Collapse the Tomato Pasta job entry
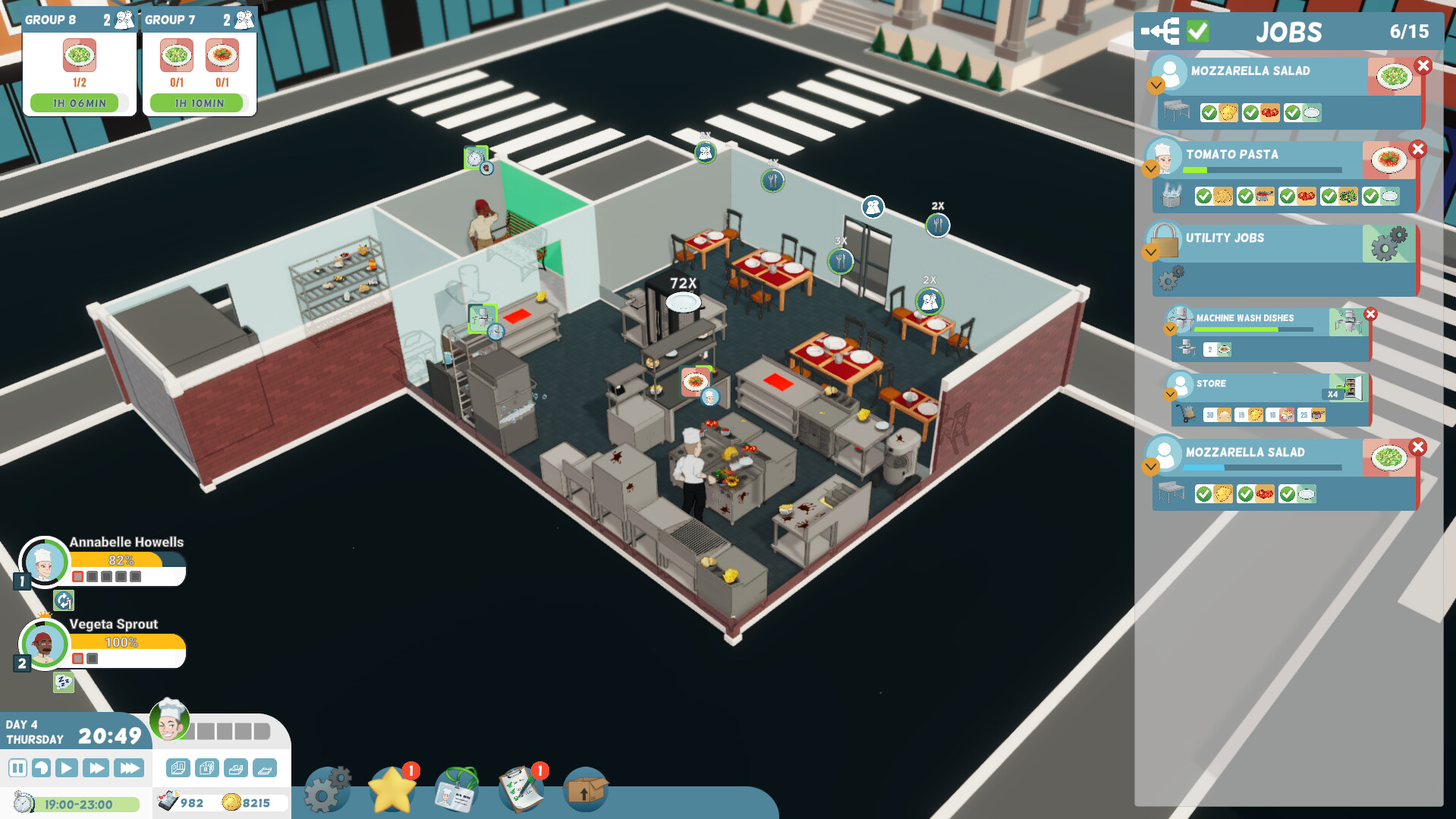1456x819 pixels. tap(1151, 169)
